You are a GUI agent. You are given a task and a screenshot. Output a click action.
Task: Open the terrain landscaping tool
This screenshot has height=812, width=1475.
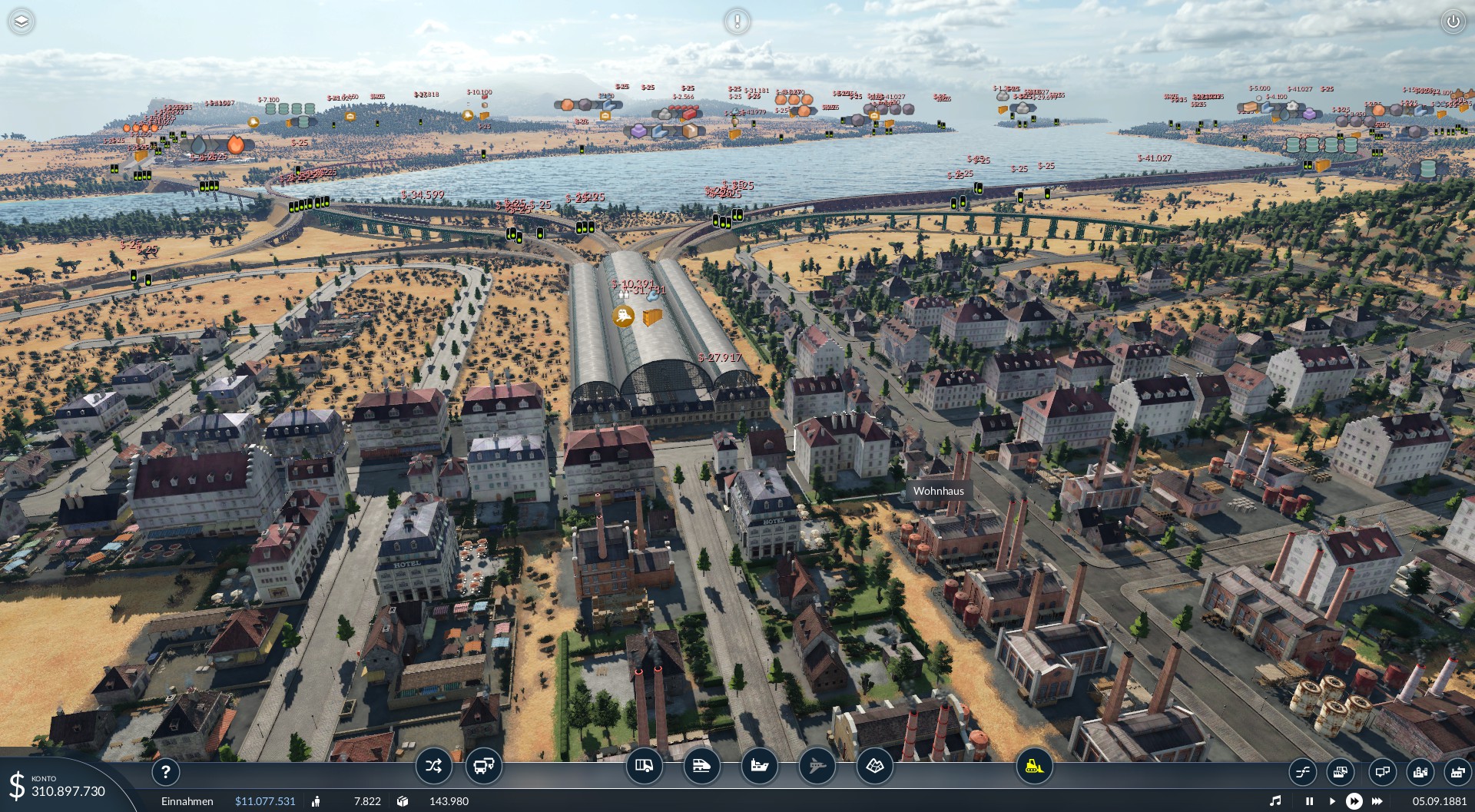click(874, 766)
